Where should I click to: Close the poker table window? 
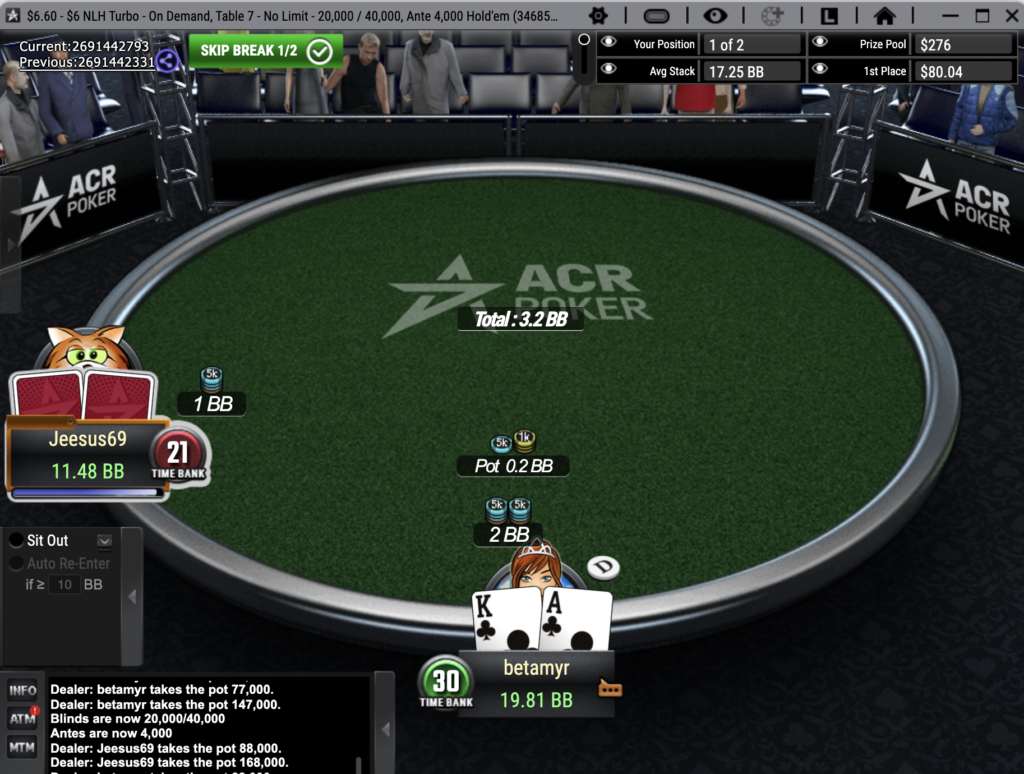pyautogui.click(x=1008, y=15)
